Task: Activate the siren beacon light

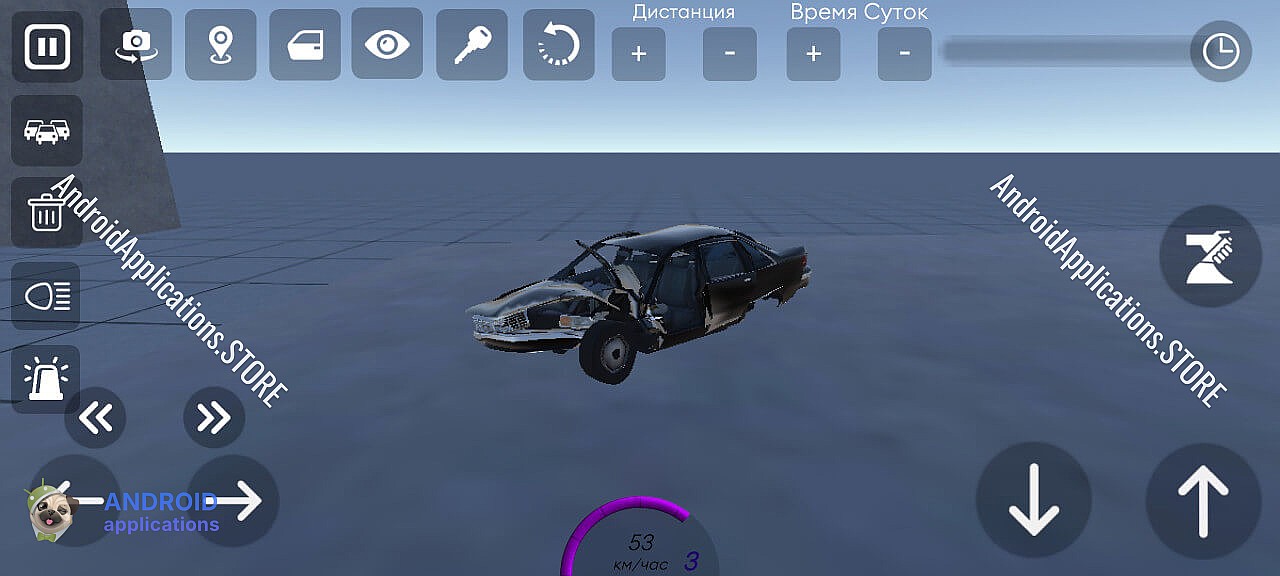Action: (46, 379)
